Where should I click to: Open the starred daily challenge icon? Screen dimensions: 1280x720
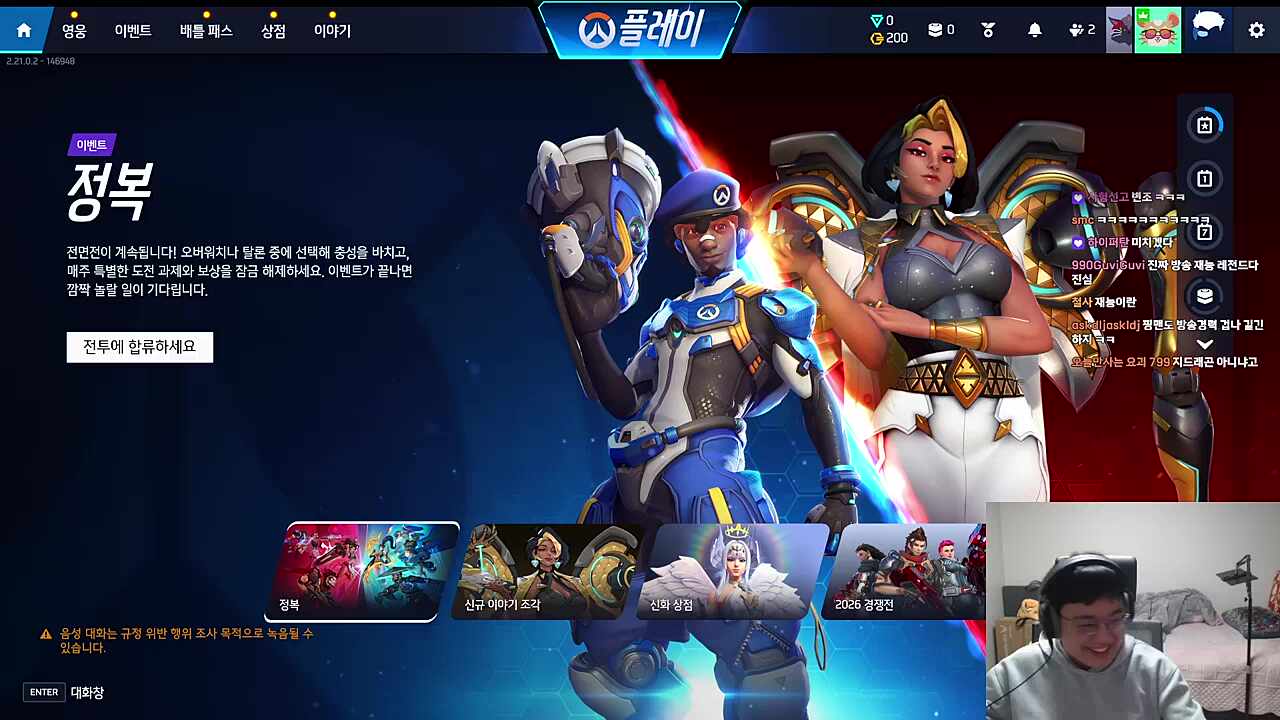(x=1205, y=124)
